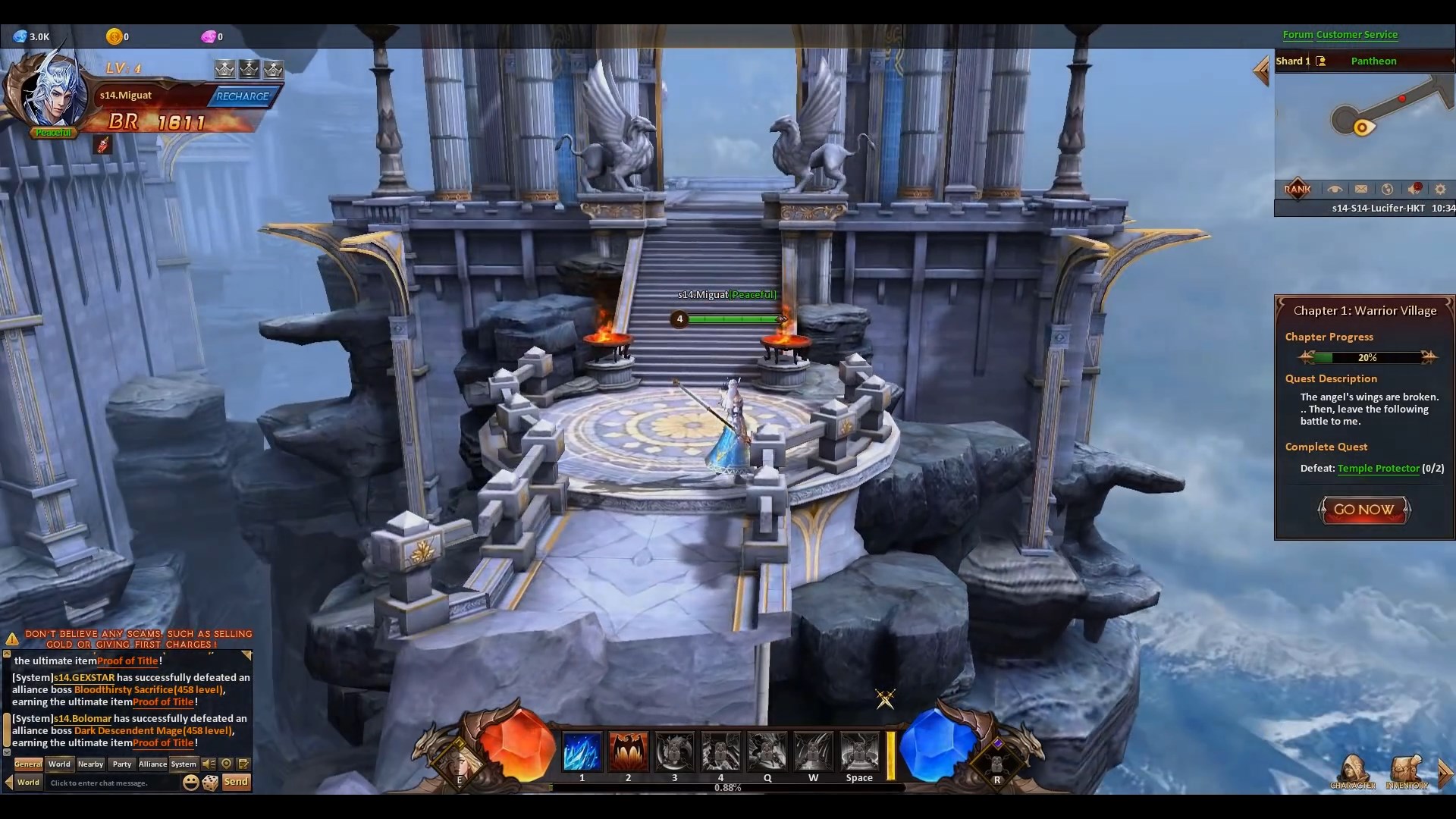
Task: Open the game settings gear icon
Action: [1439, 189]
